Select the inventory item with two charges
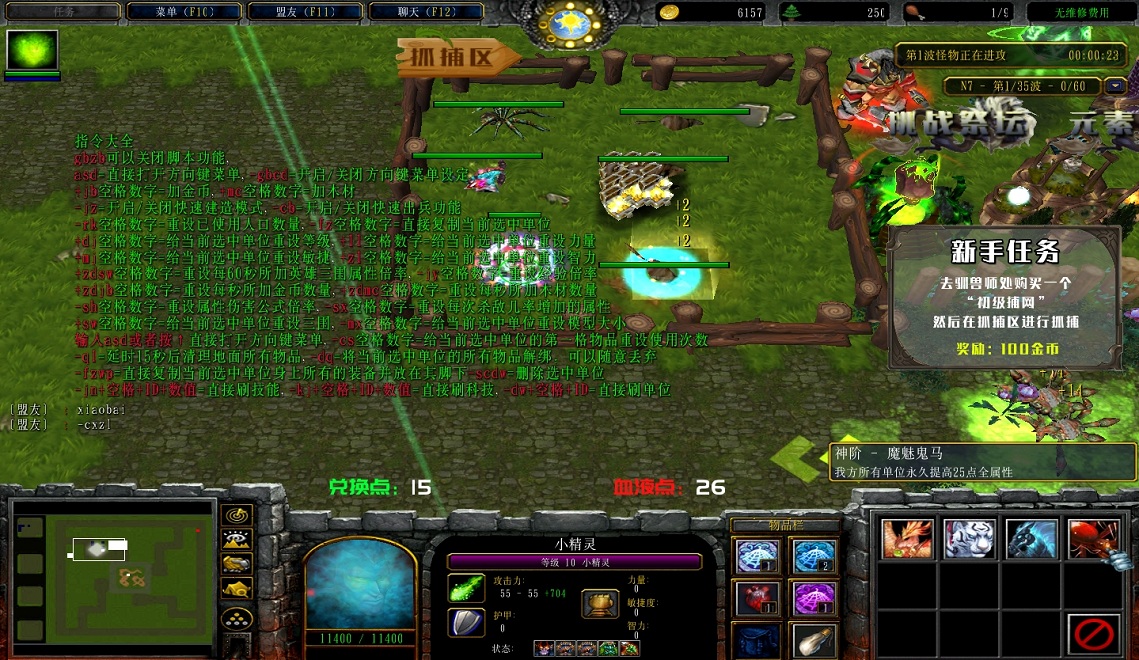 (x=814, y=555)
